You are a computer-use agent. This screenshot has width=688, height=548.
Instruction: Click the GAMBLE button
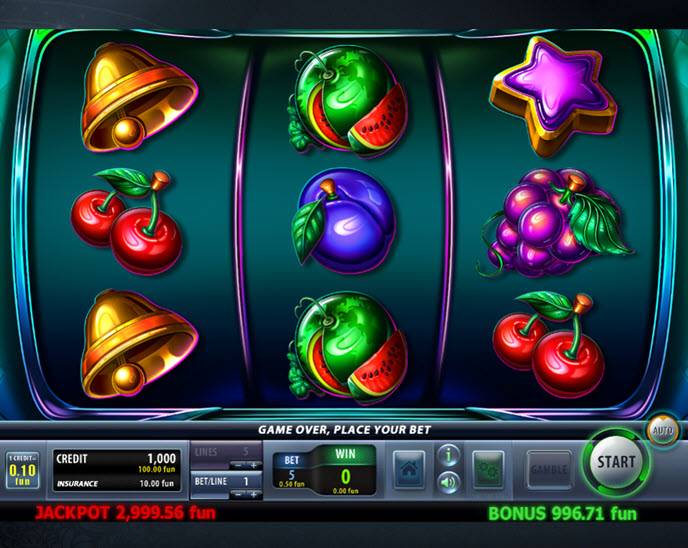[549, 470]
